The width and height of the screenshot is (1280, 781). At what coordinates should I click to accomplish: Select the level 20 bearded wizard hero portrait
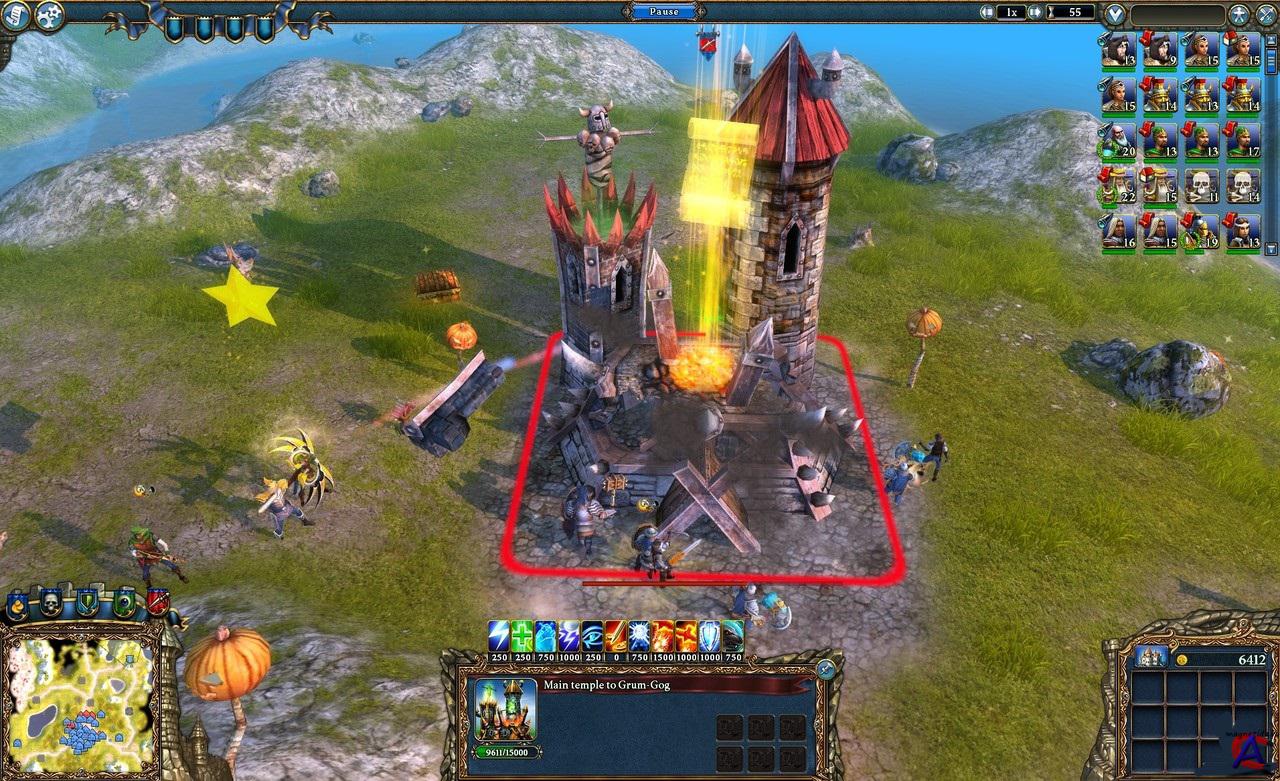tap(1118, 140)
